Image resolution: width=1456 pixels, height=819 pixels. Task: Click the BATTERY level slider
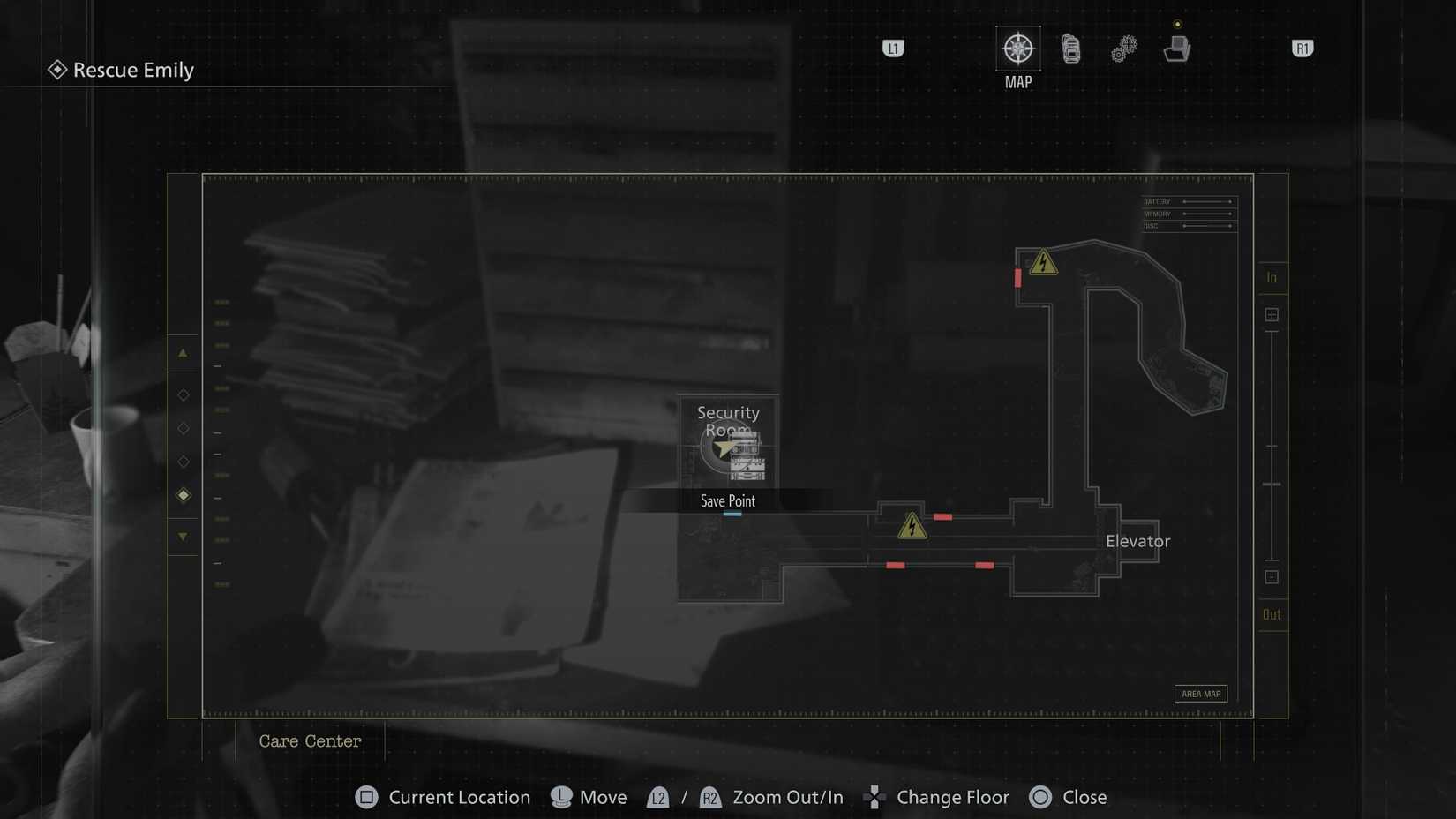pos(1207,201)
